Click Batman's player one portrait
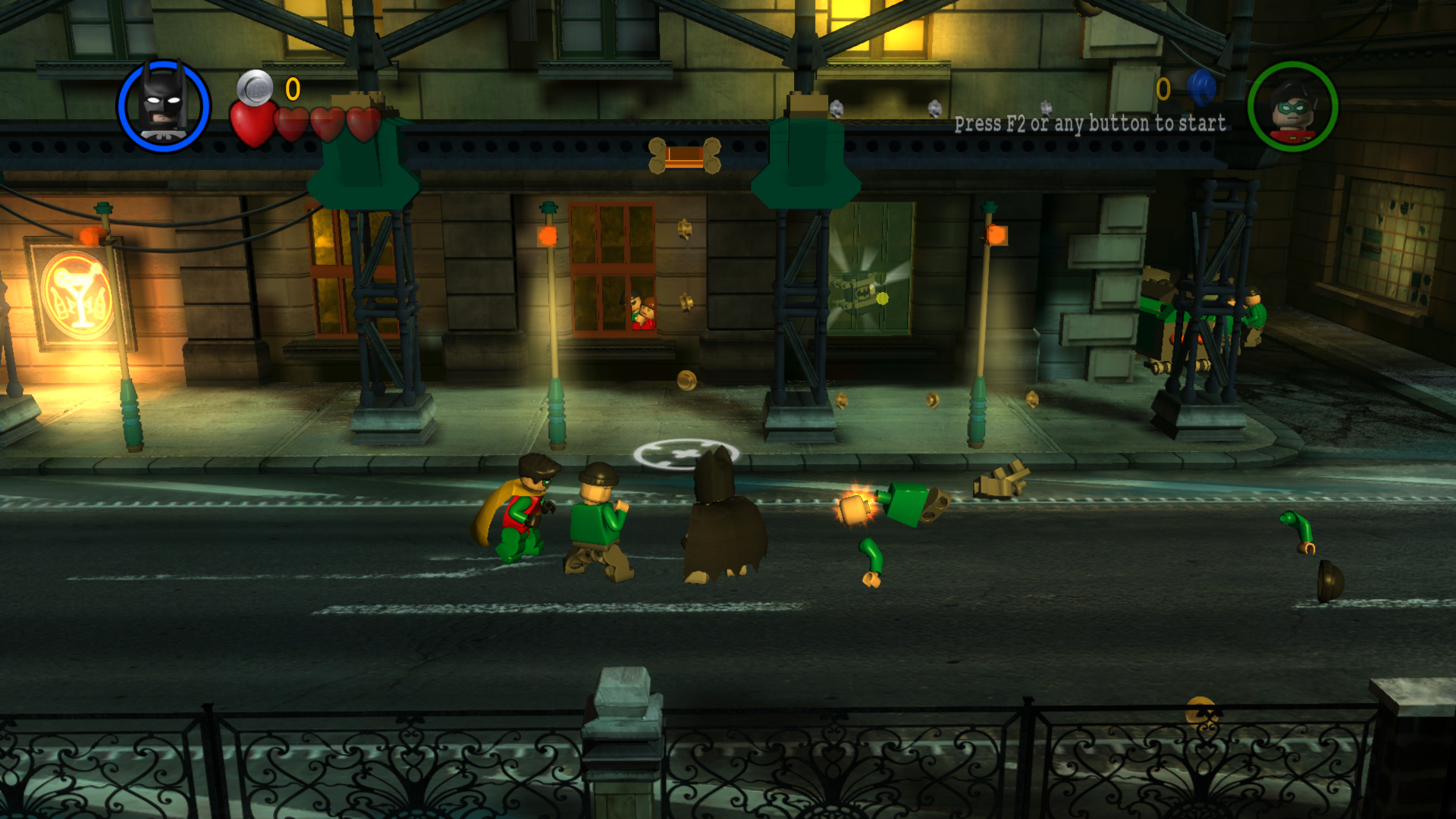 coord(164,105)
